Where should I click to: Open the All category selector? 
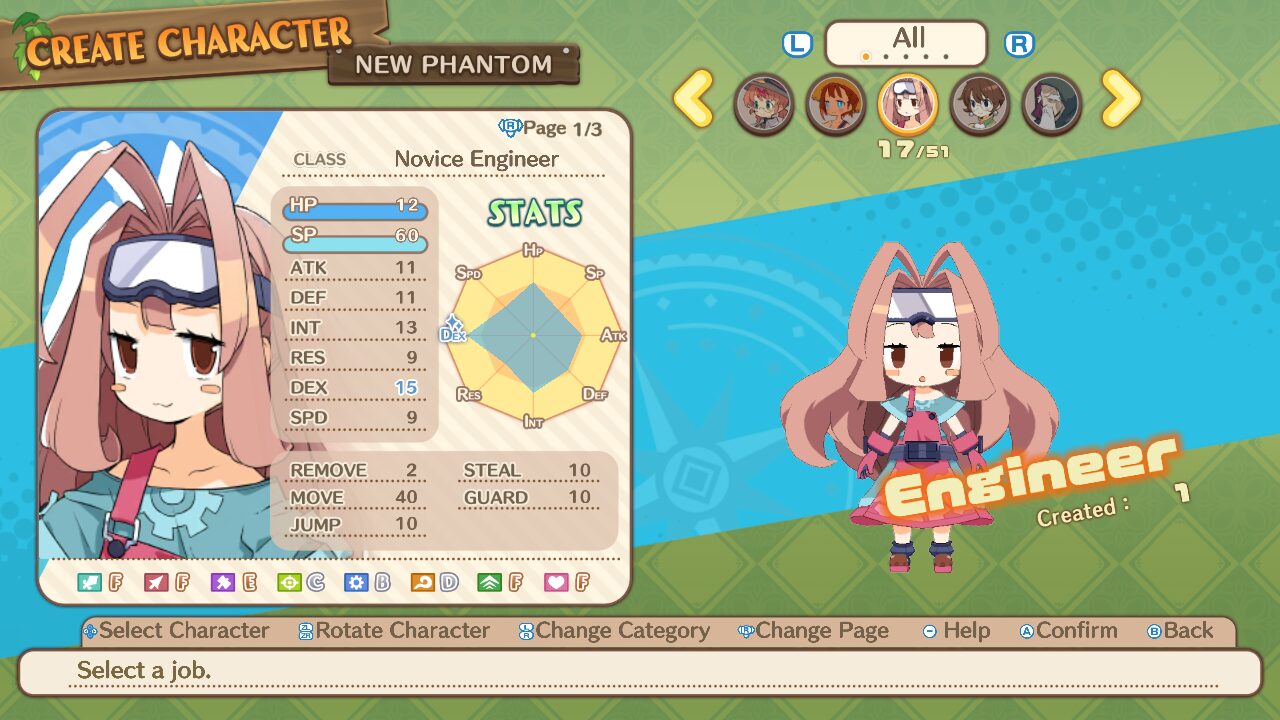(906, 43)
